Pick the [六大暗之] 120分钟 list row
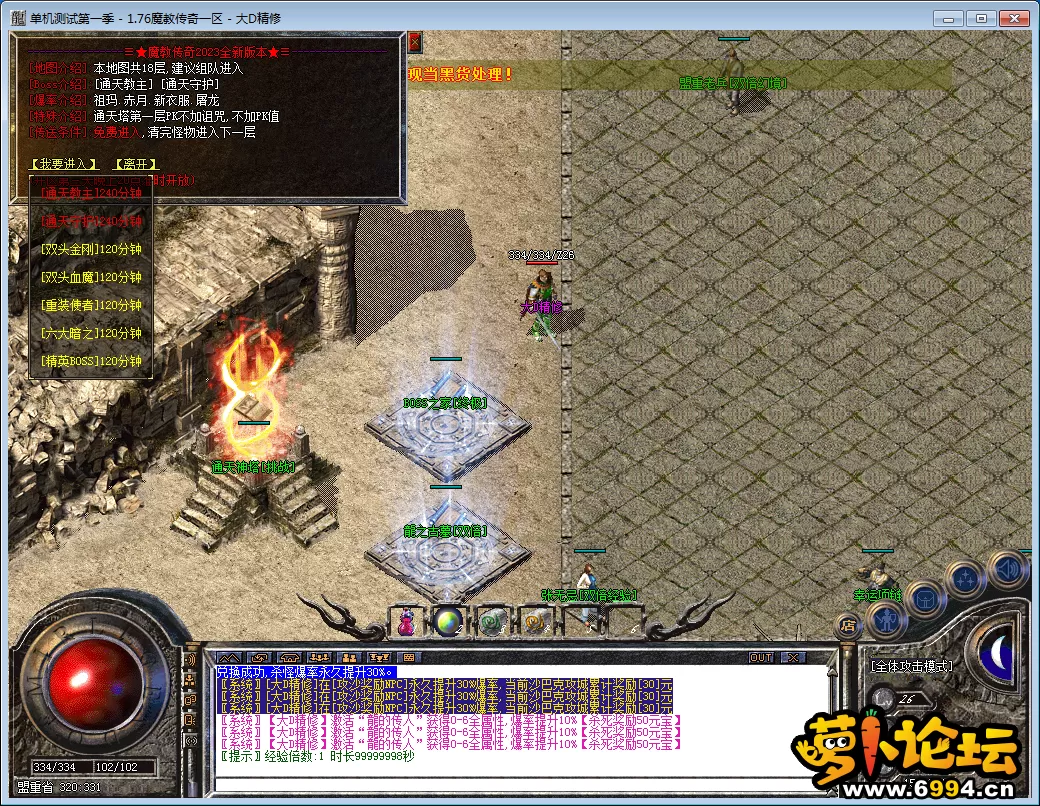 [92, 333]
